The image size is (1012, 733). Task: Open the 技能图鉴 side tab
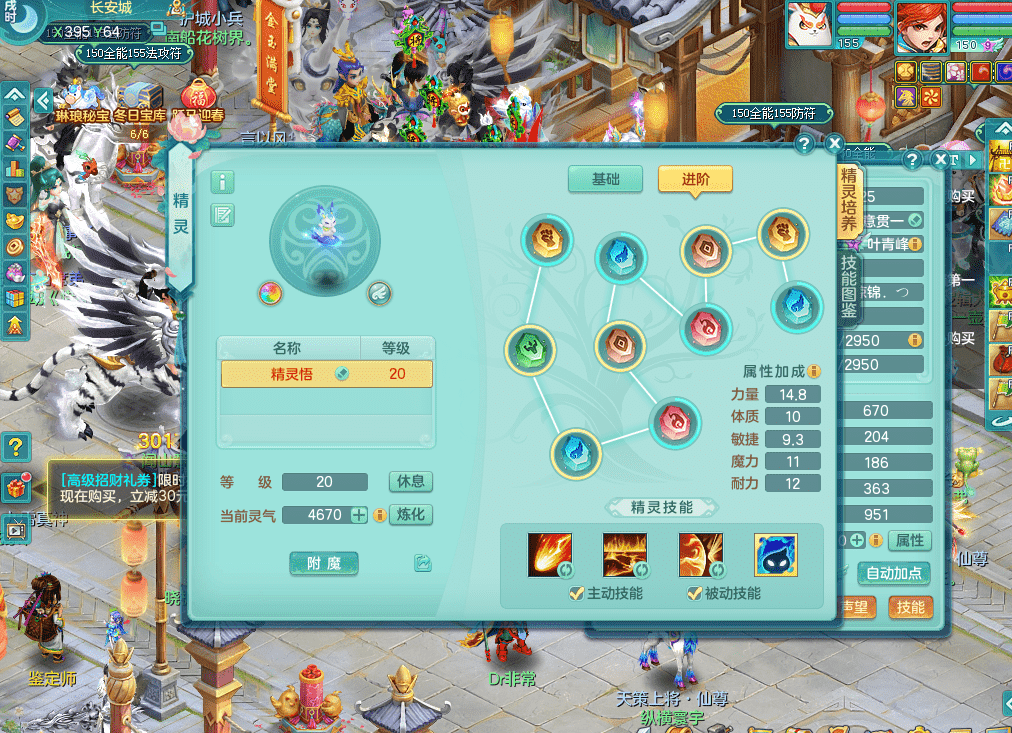(849, 285)
